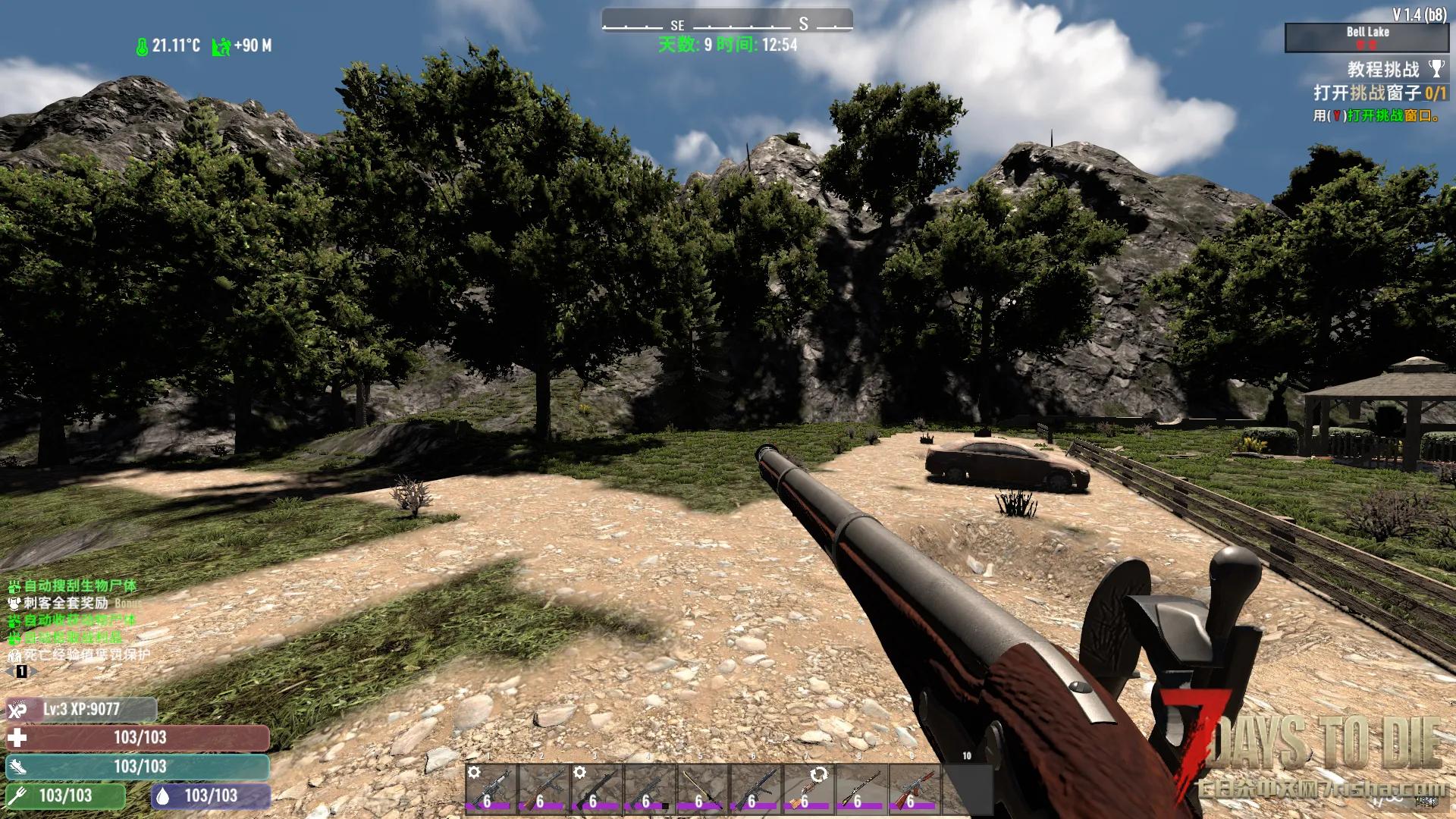1456x819 pixels.
Task: Go to the previous buff list page arrow
Action: [10, 672]
